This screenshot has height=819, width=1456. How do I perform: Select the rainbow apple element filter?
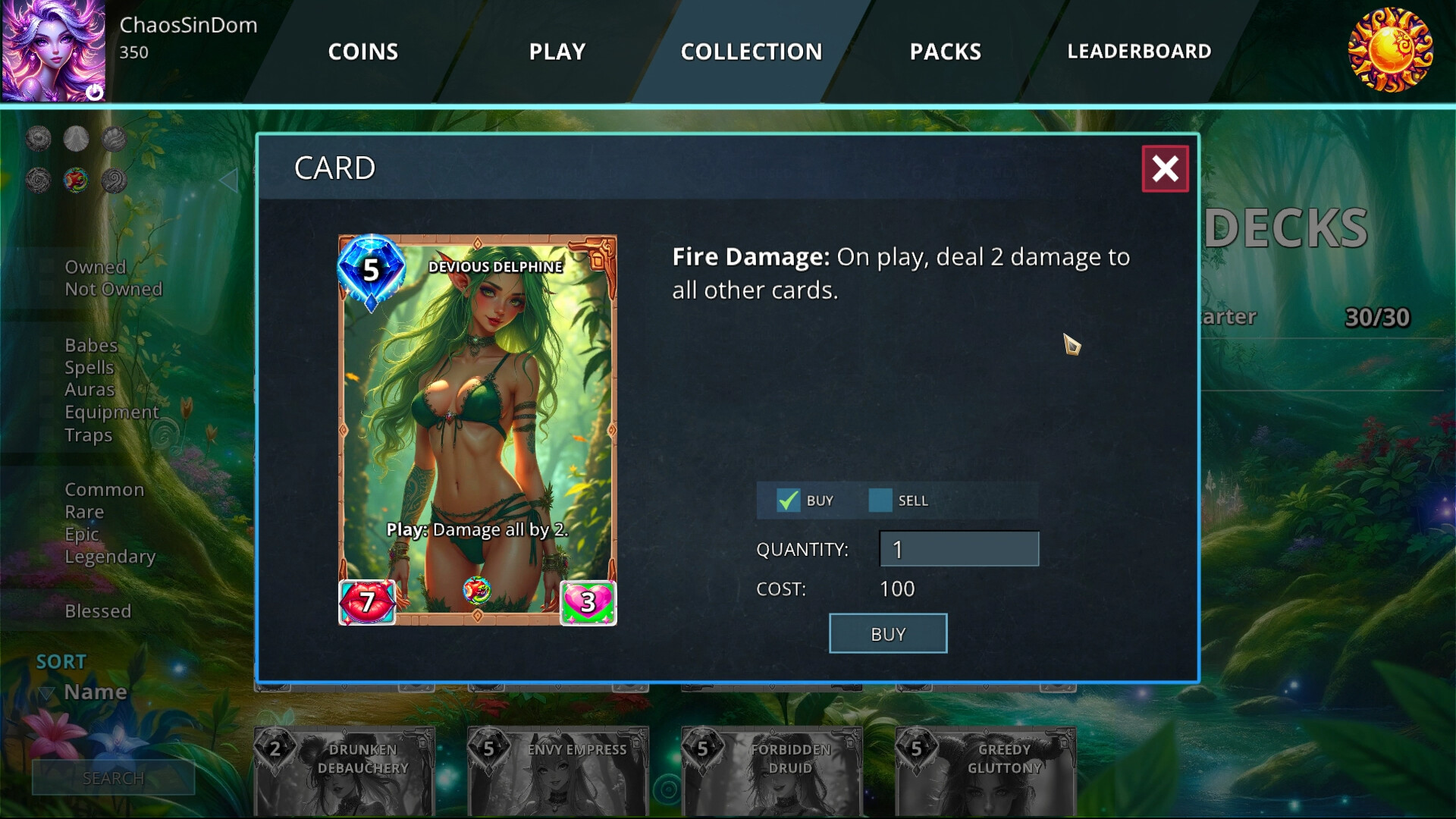(x=77, y=182)
